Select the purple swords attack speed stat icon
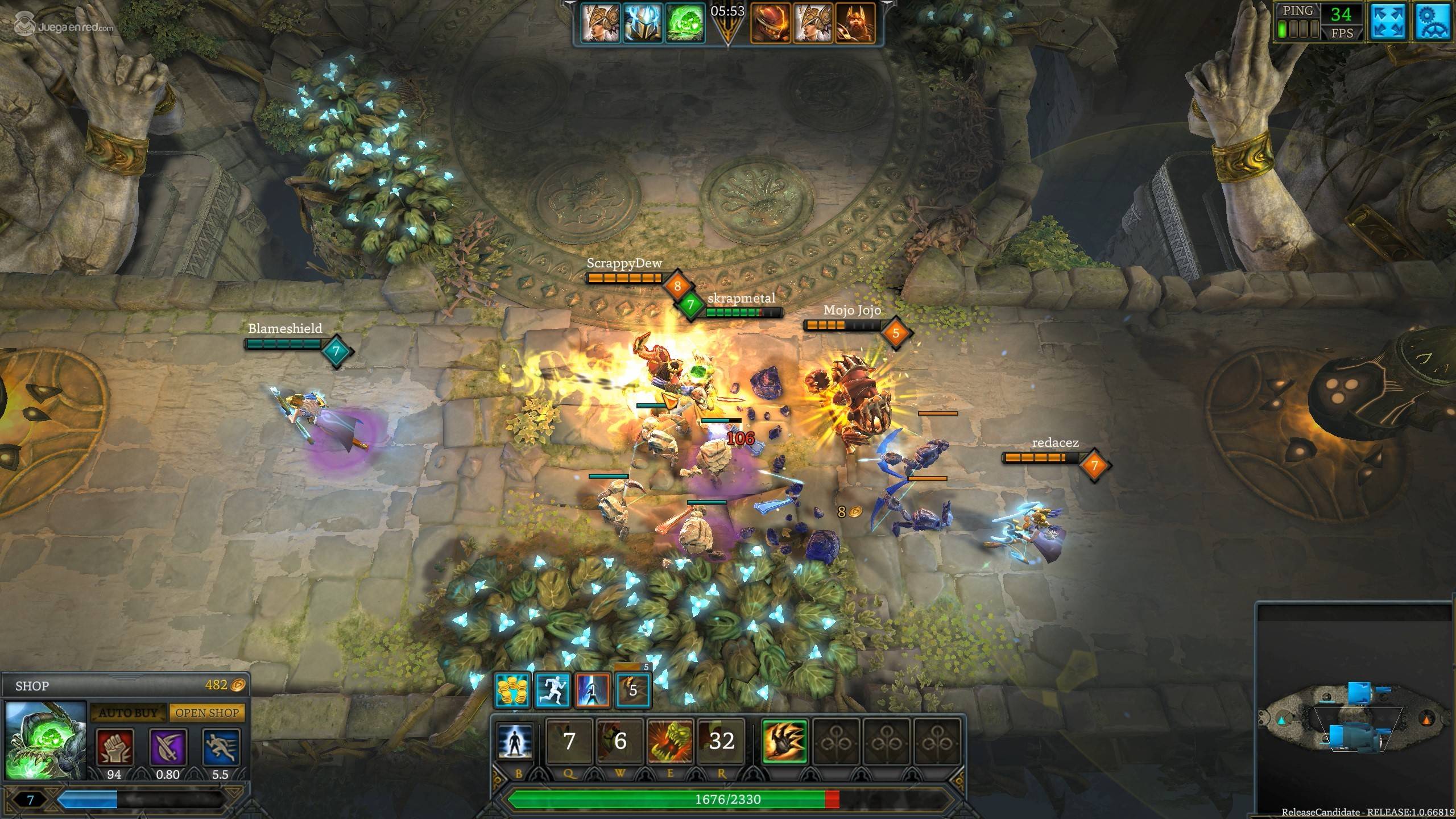 (x=168, y=747)
